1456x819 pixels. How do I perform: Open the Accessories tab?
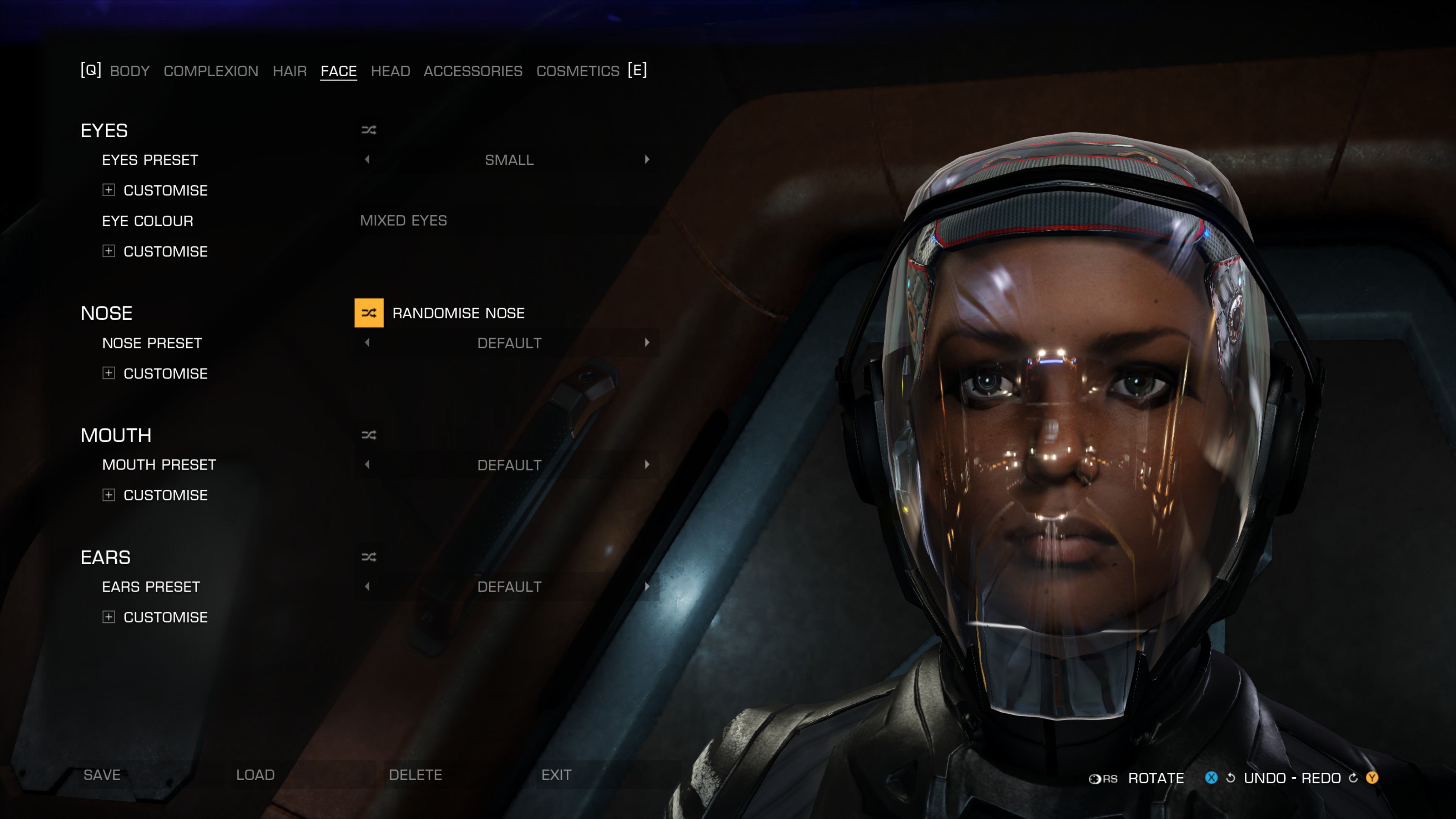pos(472,71)
